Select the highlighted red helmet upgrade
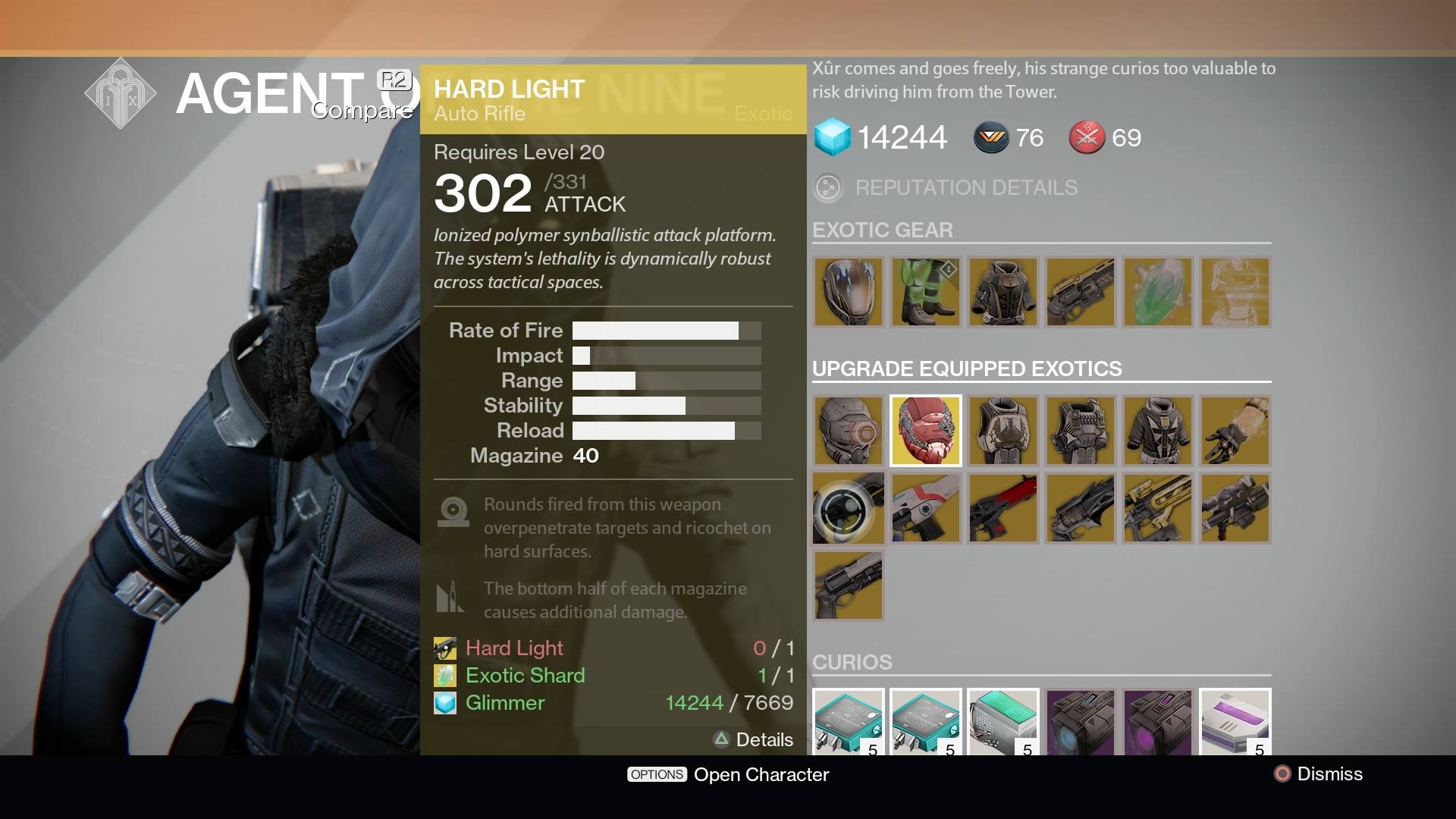 point(925,430)
